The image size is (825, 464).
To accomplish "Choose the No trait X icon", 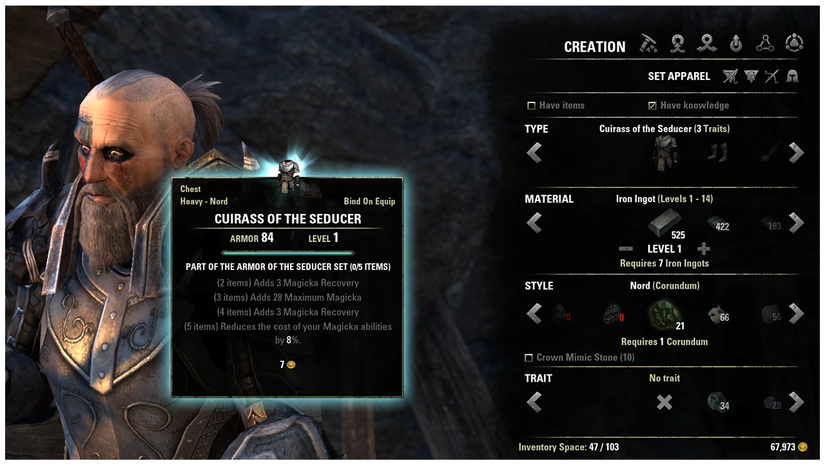I will point(664,402).
